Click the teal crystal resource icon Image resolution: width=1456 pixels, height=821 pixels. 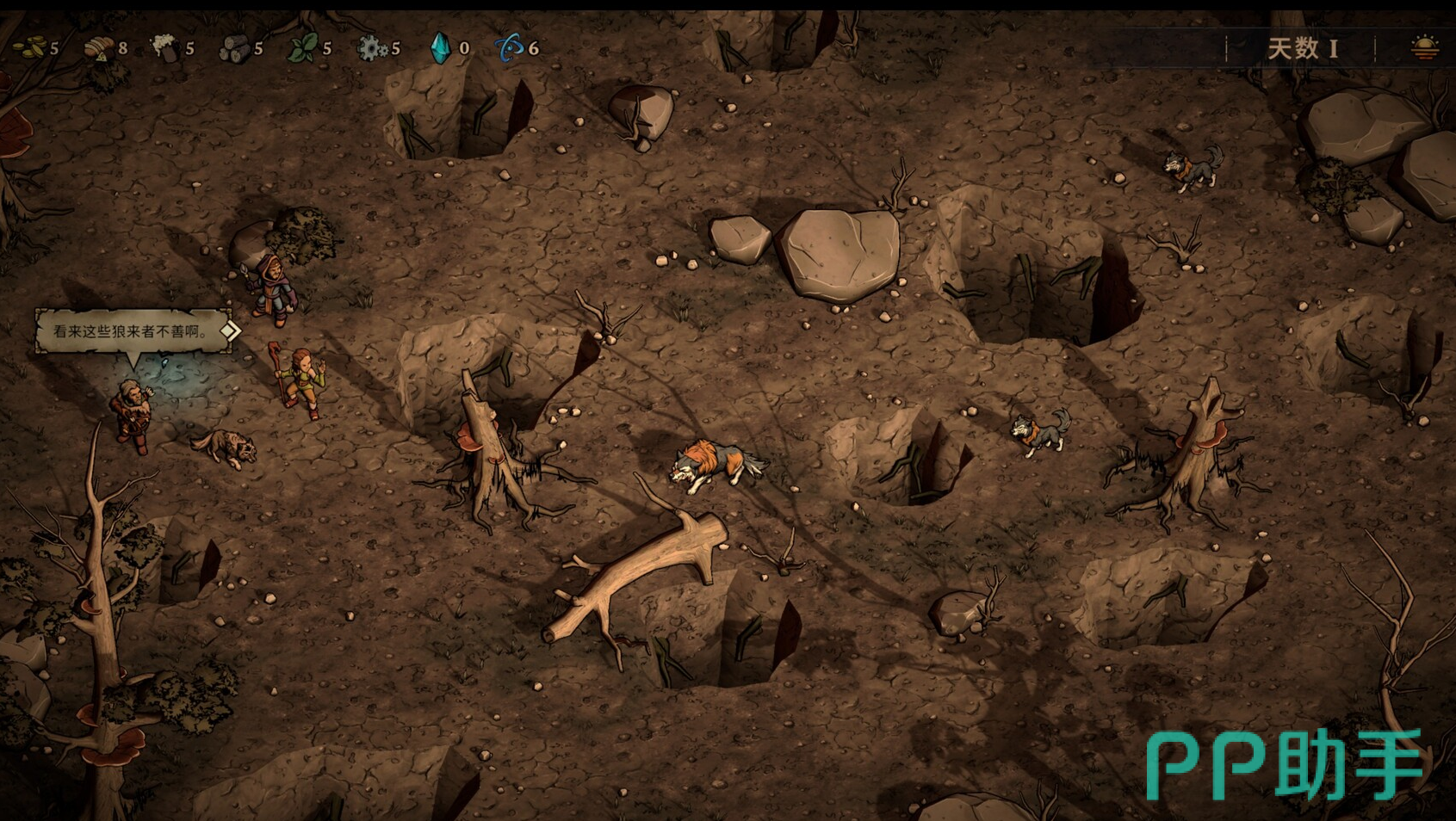[440, 48]
